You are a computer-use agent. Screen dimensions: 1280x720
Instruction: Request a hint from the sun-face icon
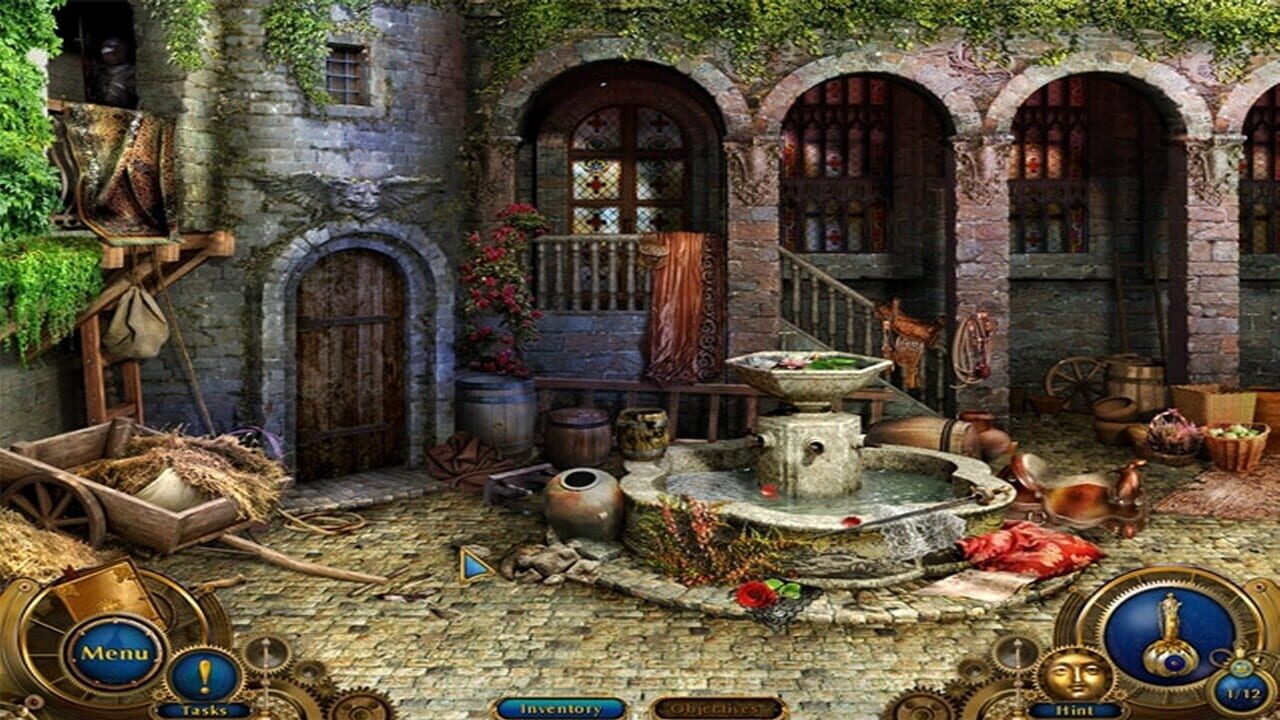(1073, 673)
